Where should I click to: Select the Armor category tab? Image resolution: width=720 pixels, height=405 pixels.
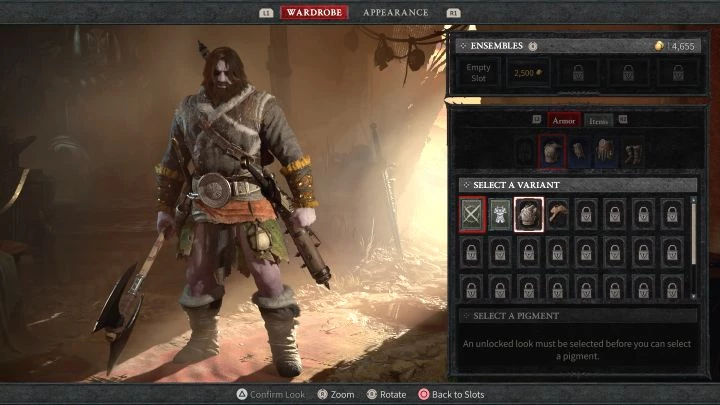click(x=564, y=120)
